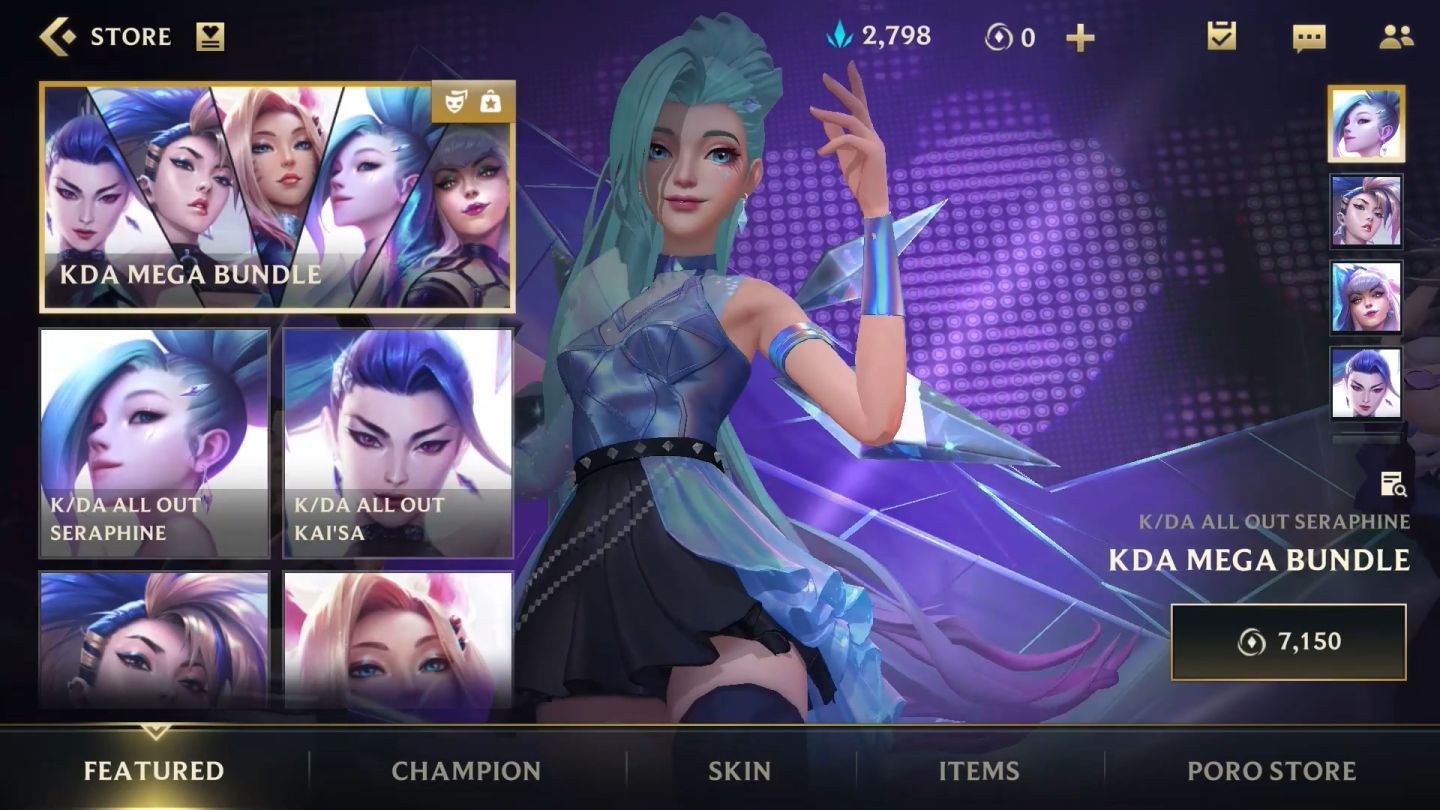Image resolution: width=1440 pixels, height=810 pixels.
Task: Choose the K/DA All Out Kai'Sa tile
Action: [398, 442]
